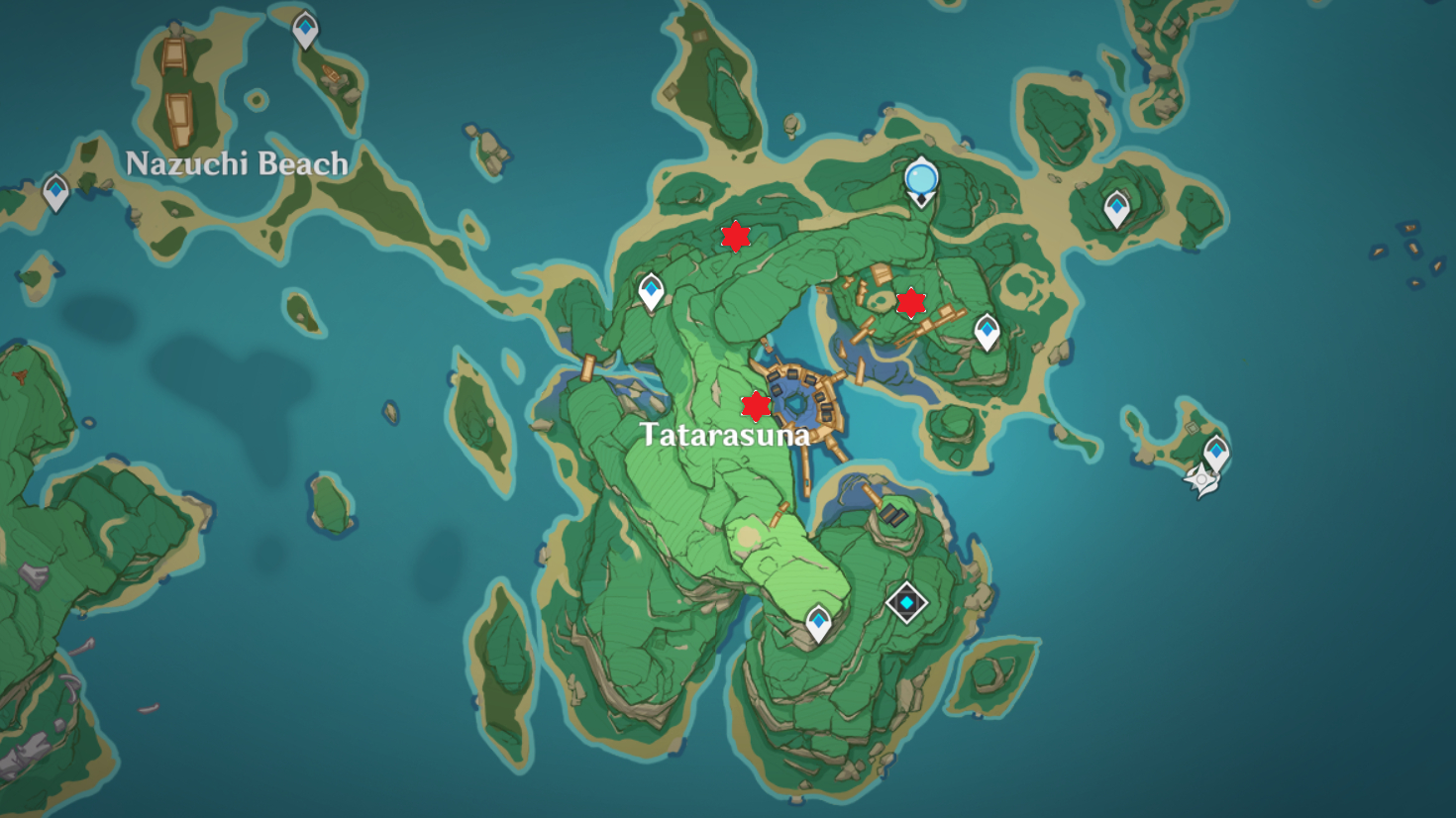Click the dark building markers on the southeastern hill

894,515
